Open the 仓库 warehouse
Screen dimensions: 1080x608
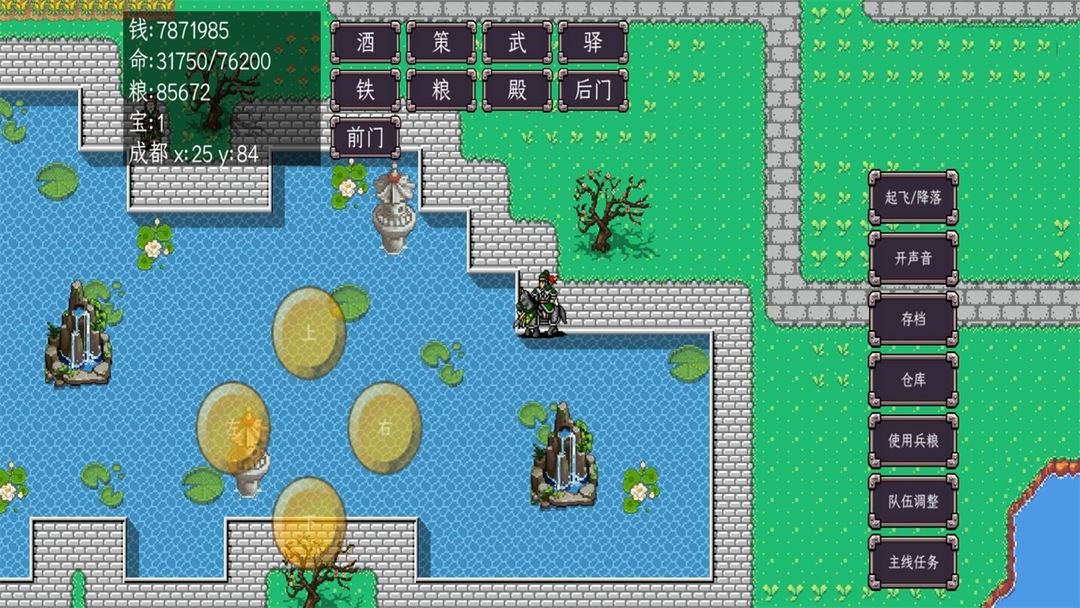[x=913, y=379]
